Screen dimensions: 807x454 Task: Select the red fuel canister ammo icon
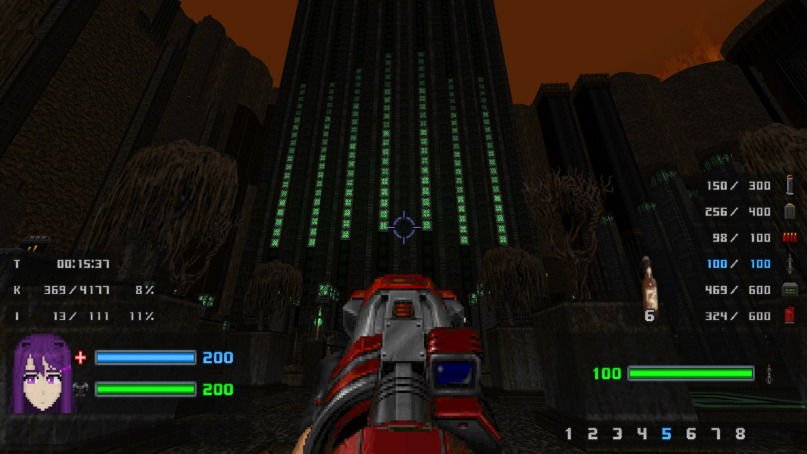pyautogui.click(x=790, y=316)
